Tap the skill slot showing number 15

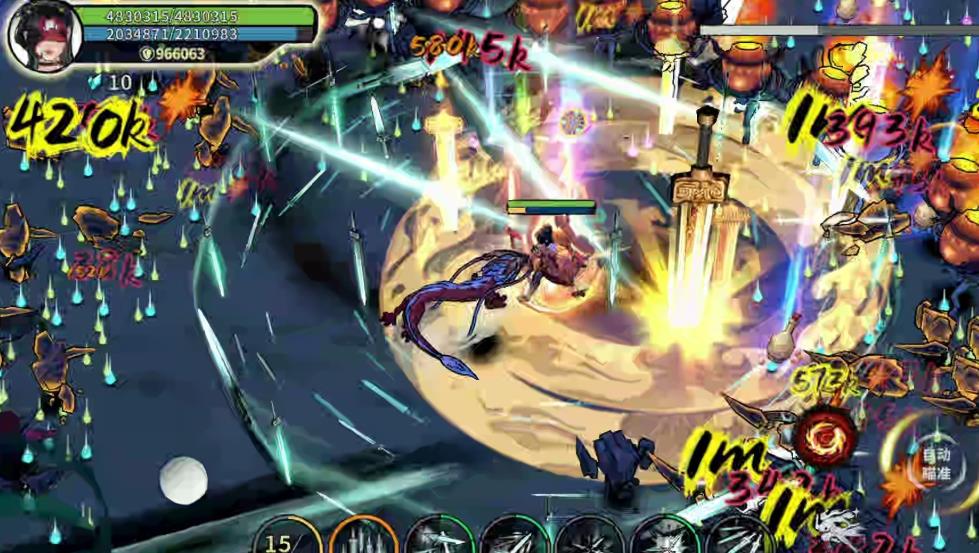tap(287, 538)
